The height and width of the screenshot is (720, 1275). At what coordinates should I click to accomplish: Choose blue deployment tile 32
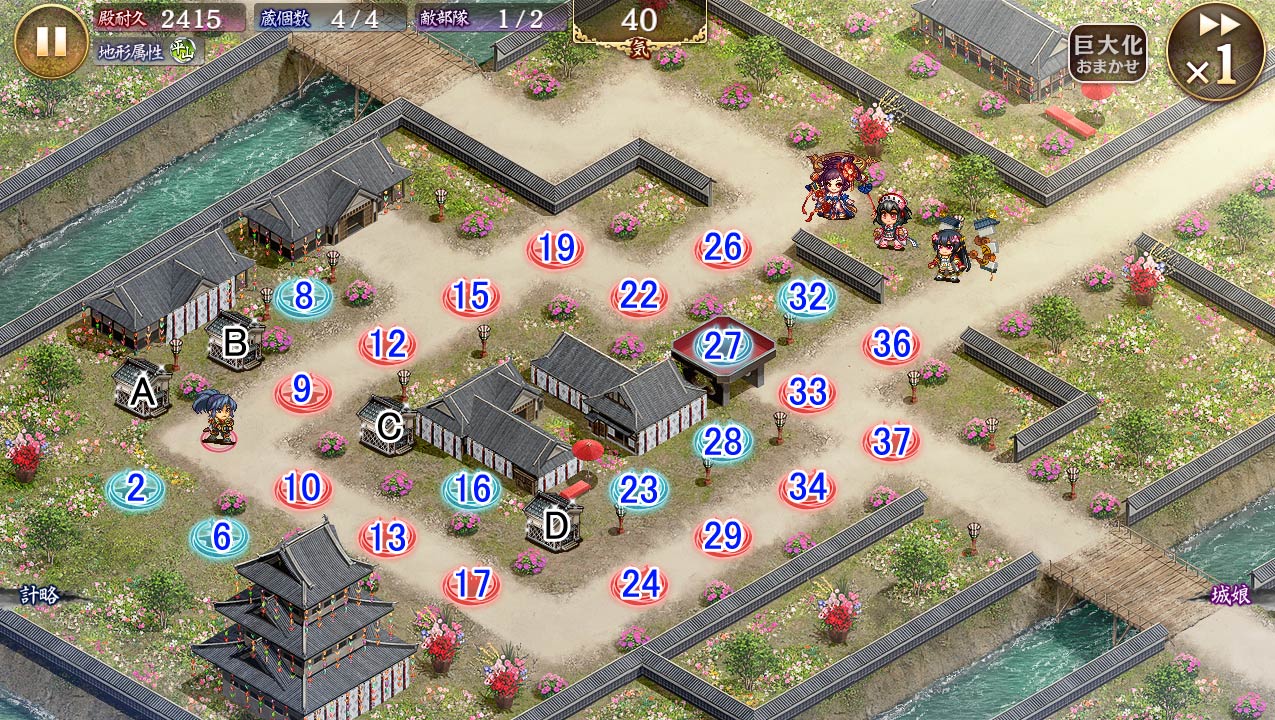click(807, 297)
